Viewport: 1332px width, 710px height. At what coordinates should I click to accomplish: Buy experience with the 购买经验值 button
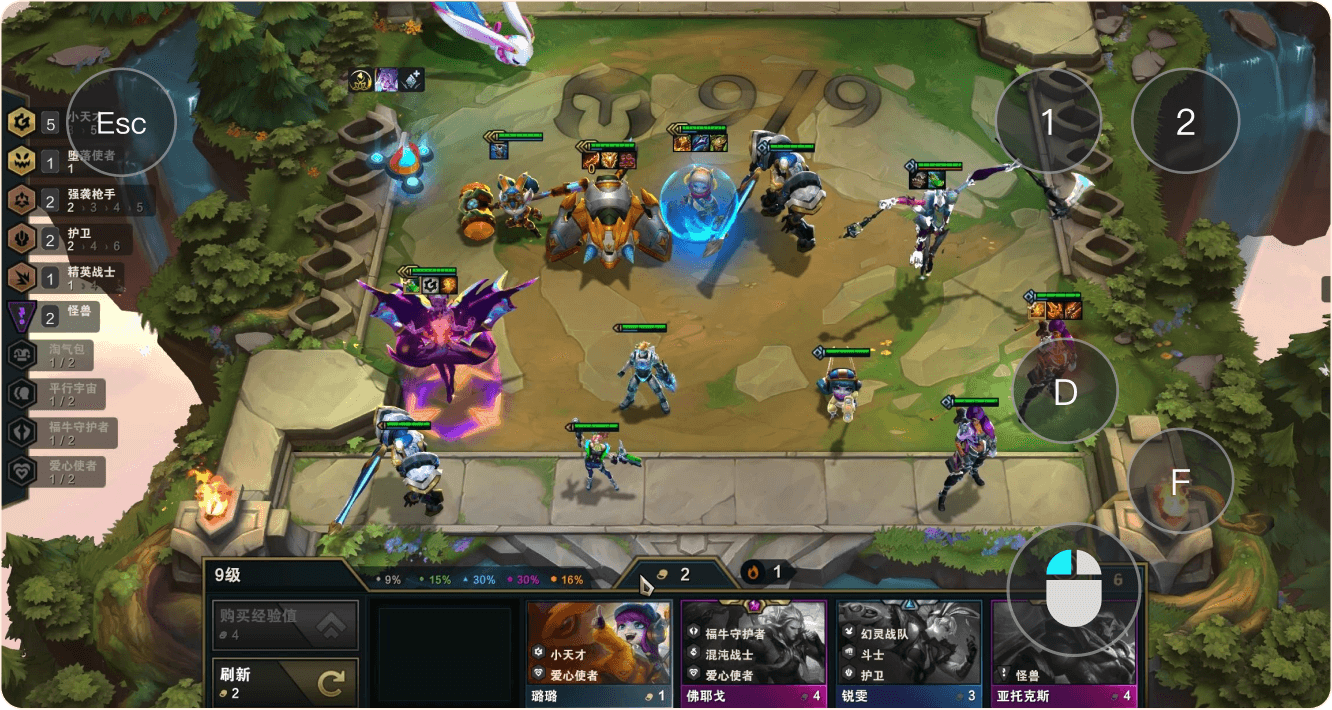click(285, 625)
